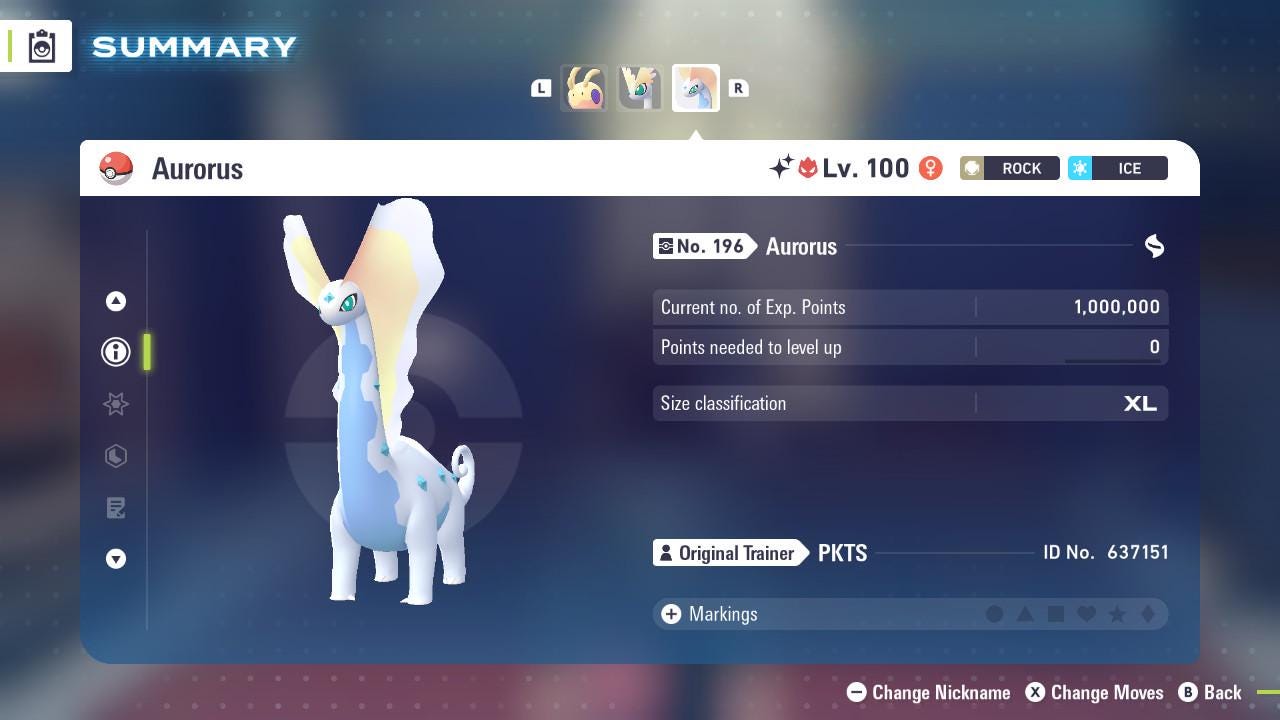
Task: Open the Moves page hexagon icon
Action: (116, 456)
